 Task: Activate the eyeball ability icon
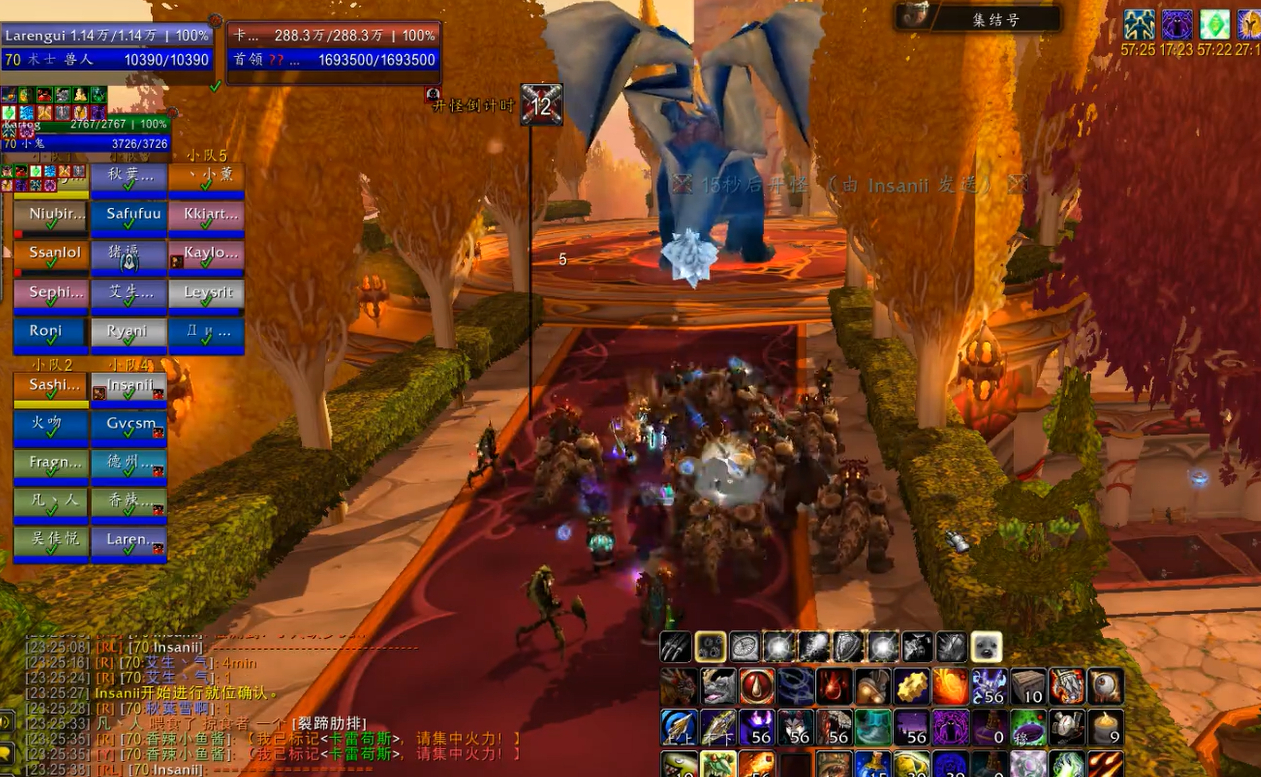(x=1106, y=687)
